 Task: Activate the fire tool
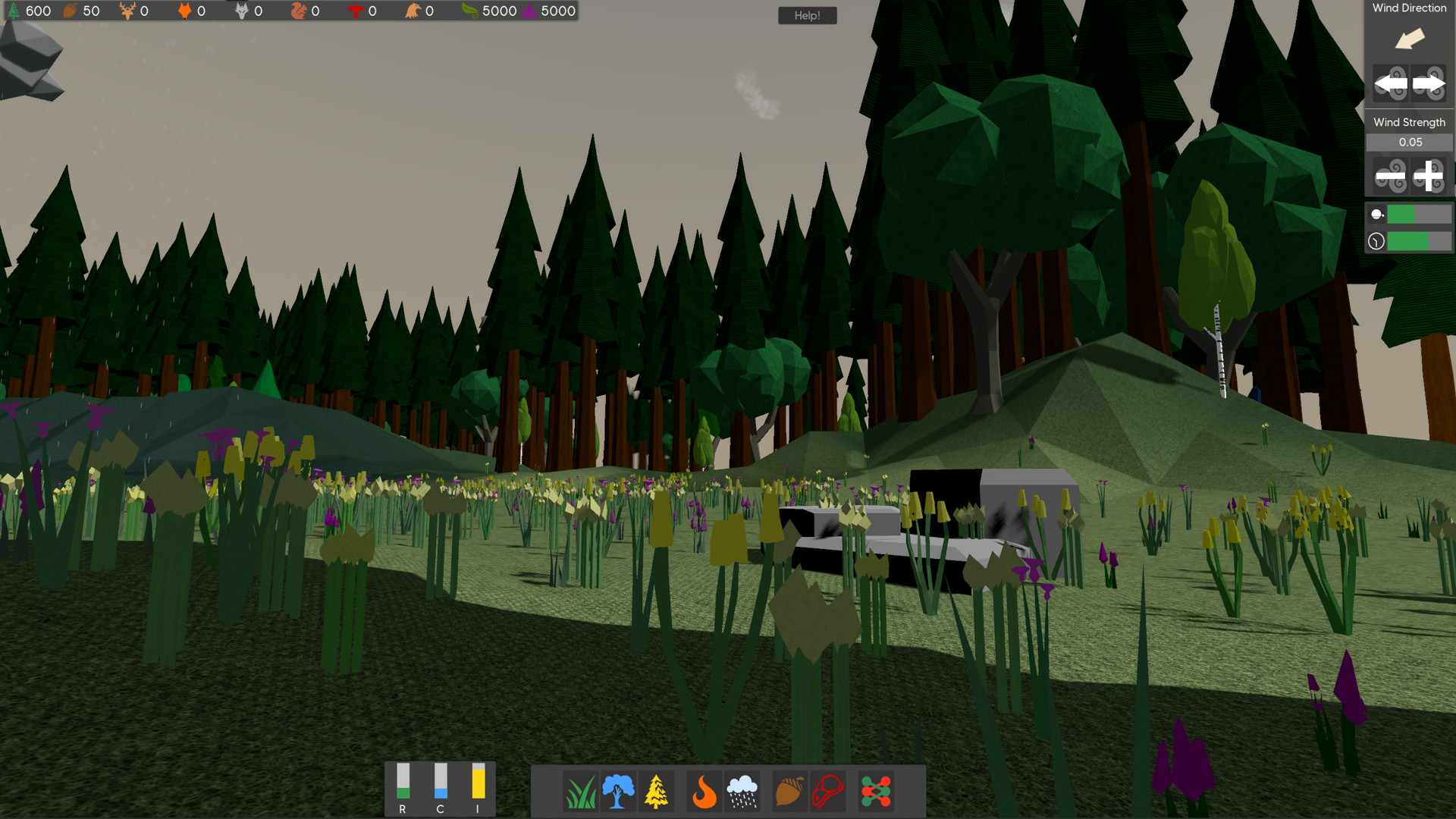pos(704,791)
